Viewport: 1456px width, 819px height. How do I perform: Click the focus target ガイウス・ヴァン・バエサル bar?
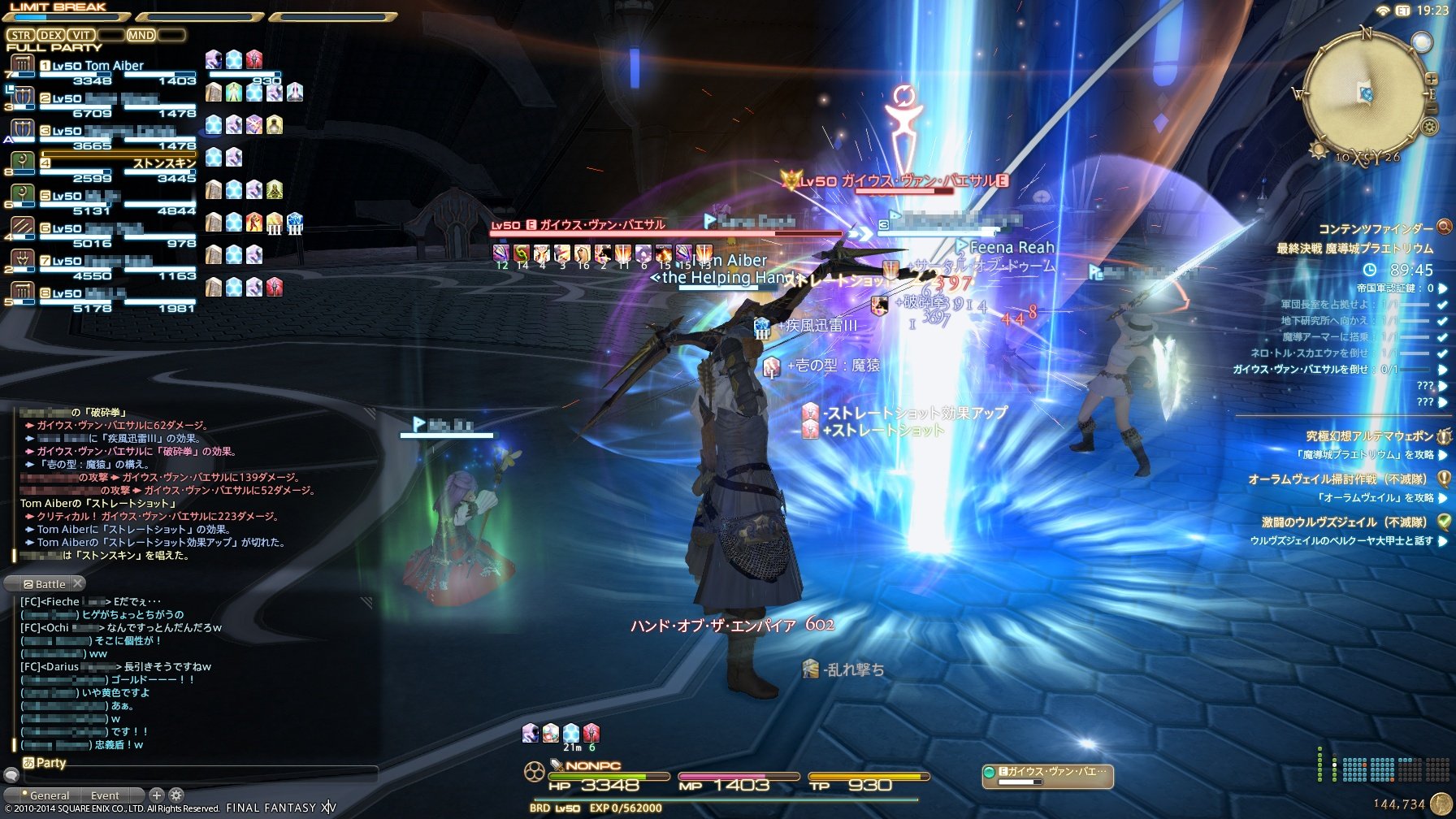point(1048,776)
